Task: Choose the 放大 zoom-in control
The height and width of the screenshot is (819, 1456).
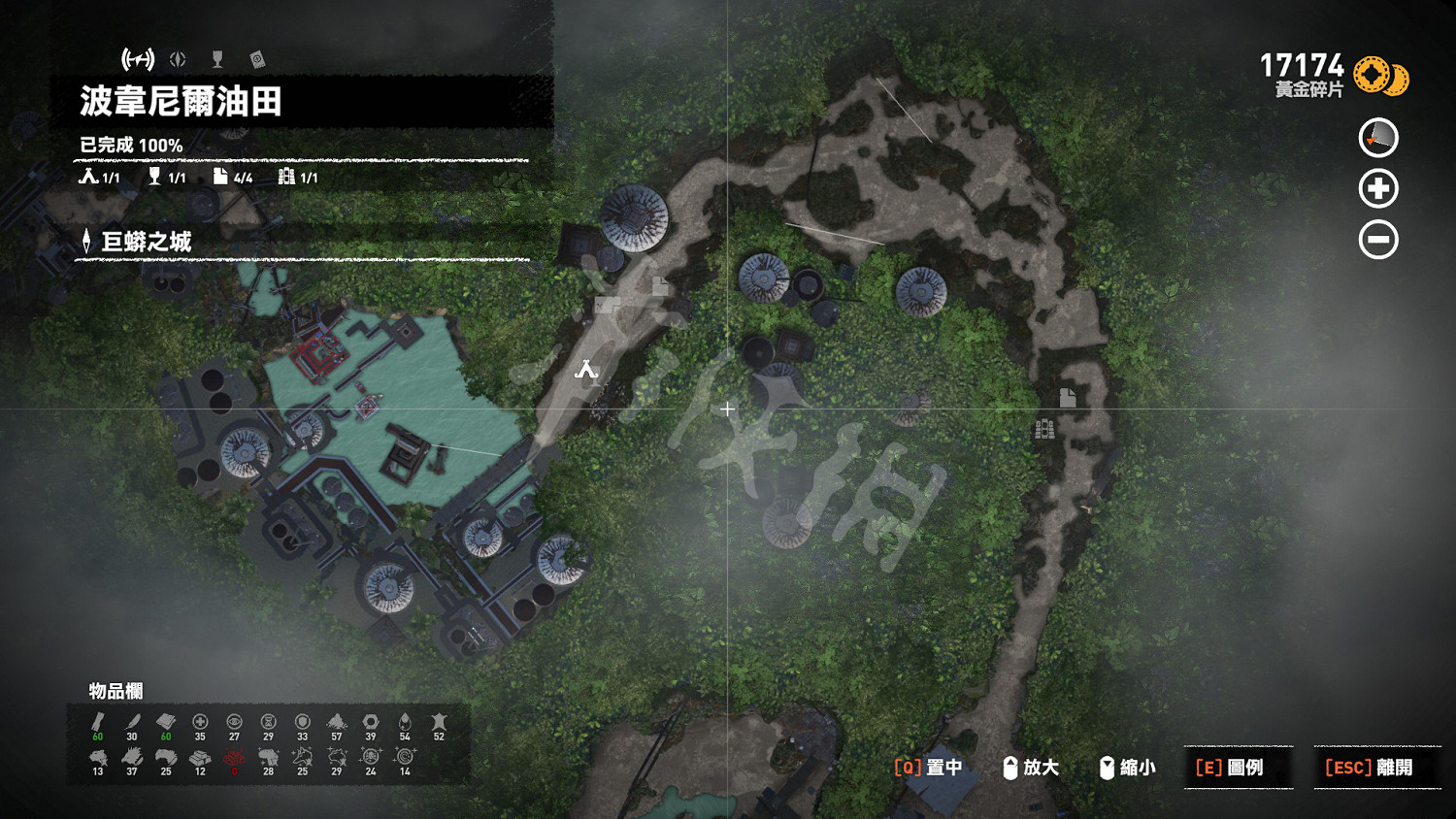Action: (x=1030, y=768)
